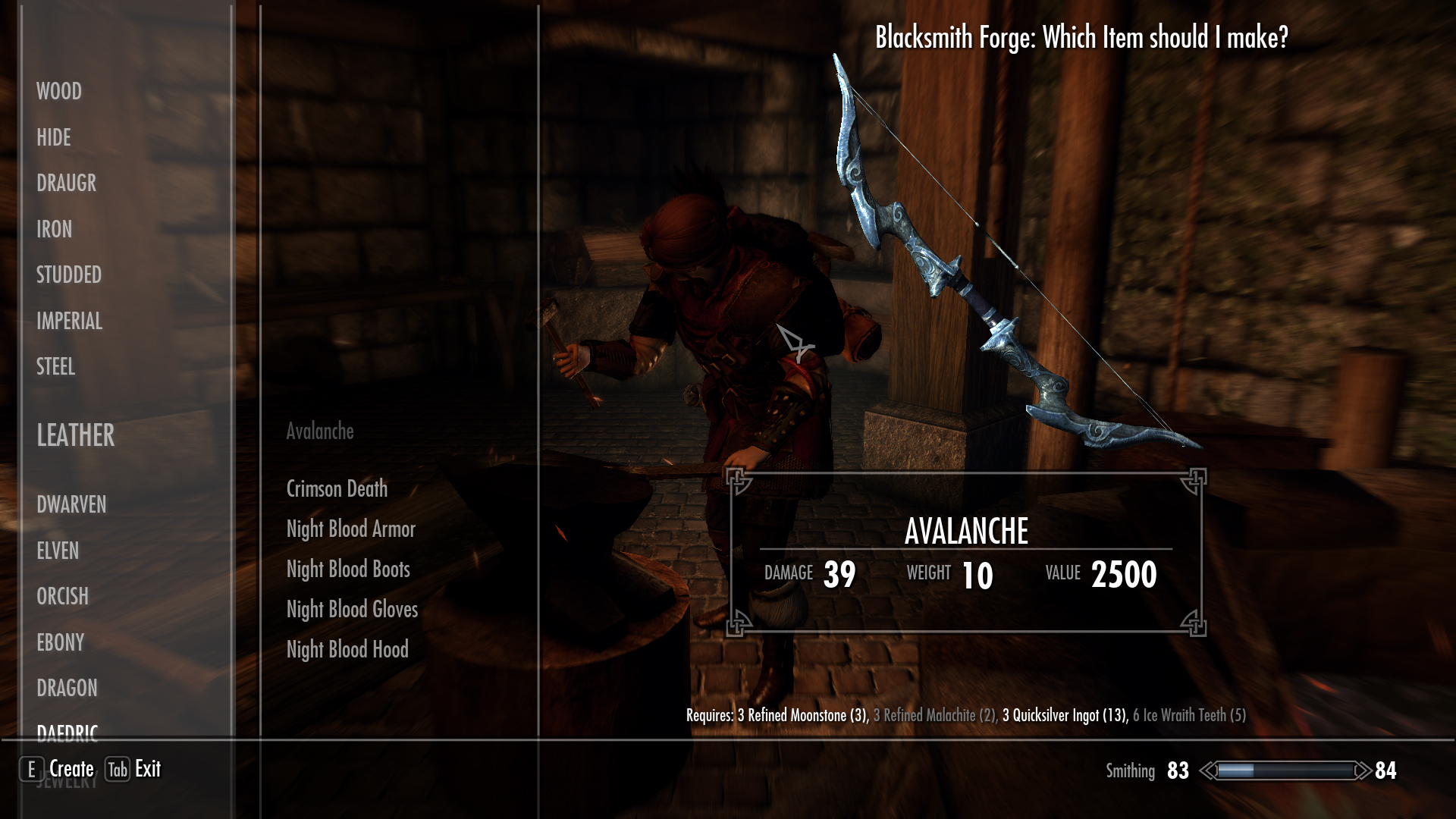
Task: Select the WOOD crafting category
Action: (59, 92)
